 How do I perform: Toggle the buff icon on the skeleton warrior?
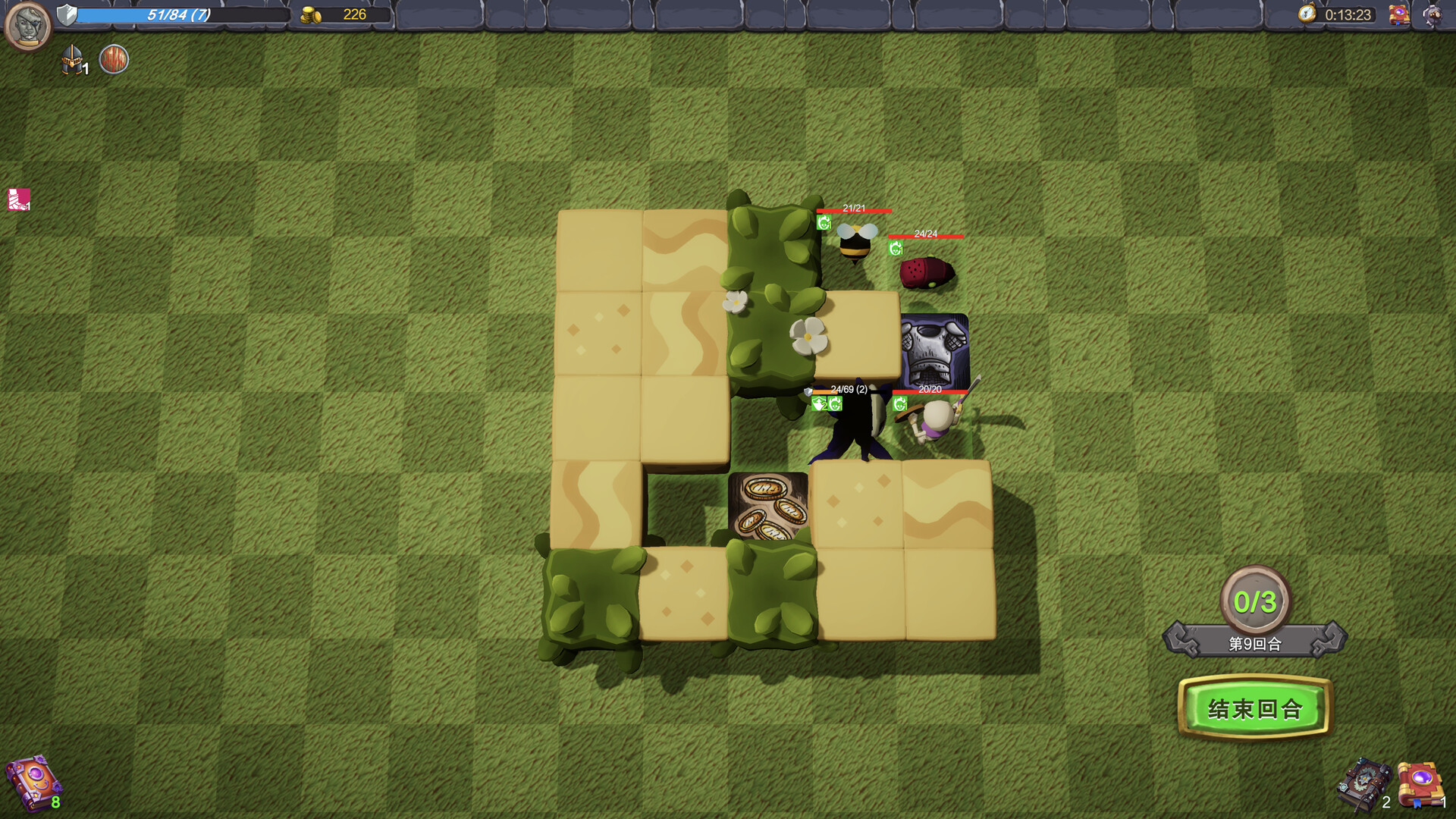click(x=899, y=403)
